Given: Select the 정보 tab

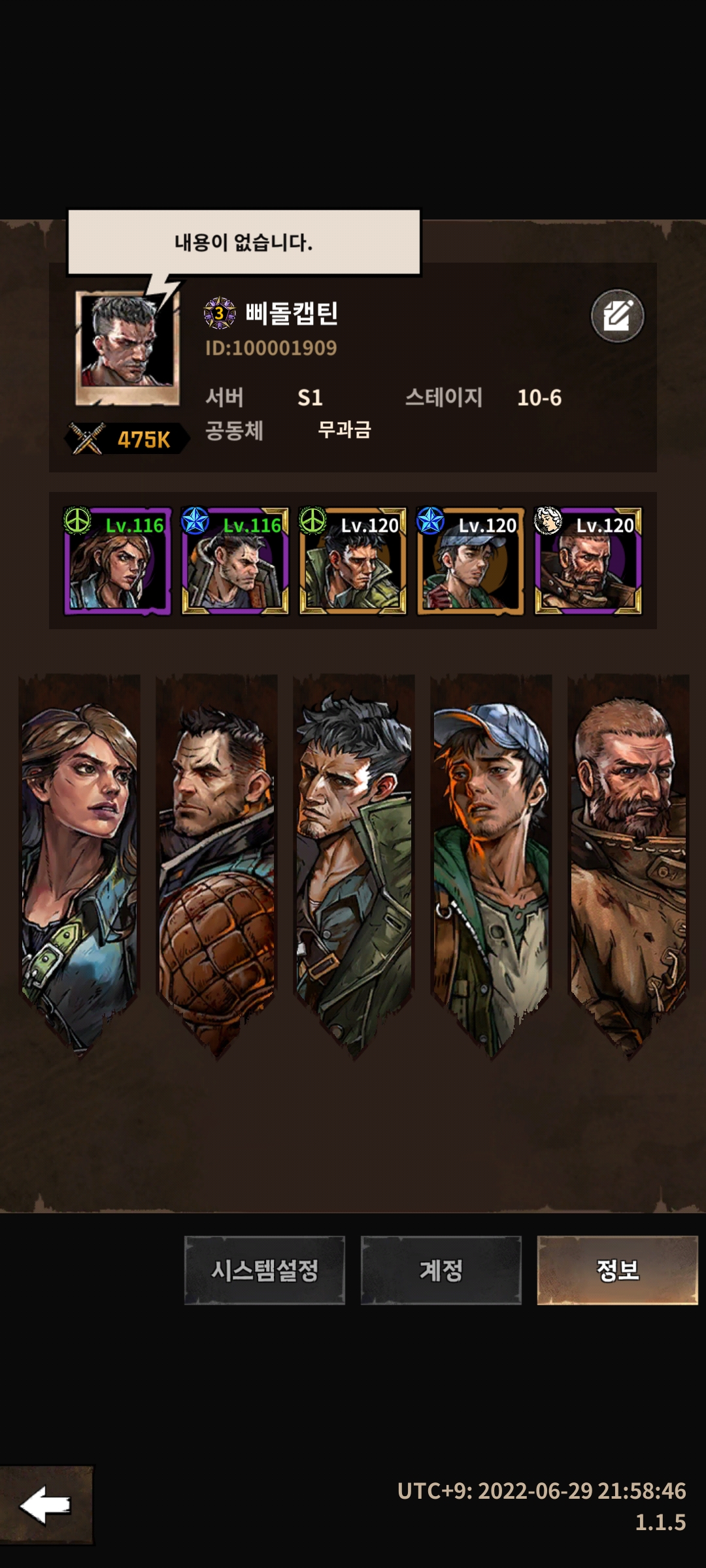Looking at the screenshot, I should [x=617, y=1270].
